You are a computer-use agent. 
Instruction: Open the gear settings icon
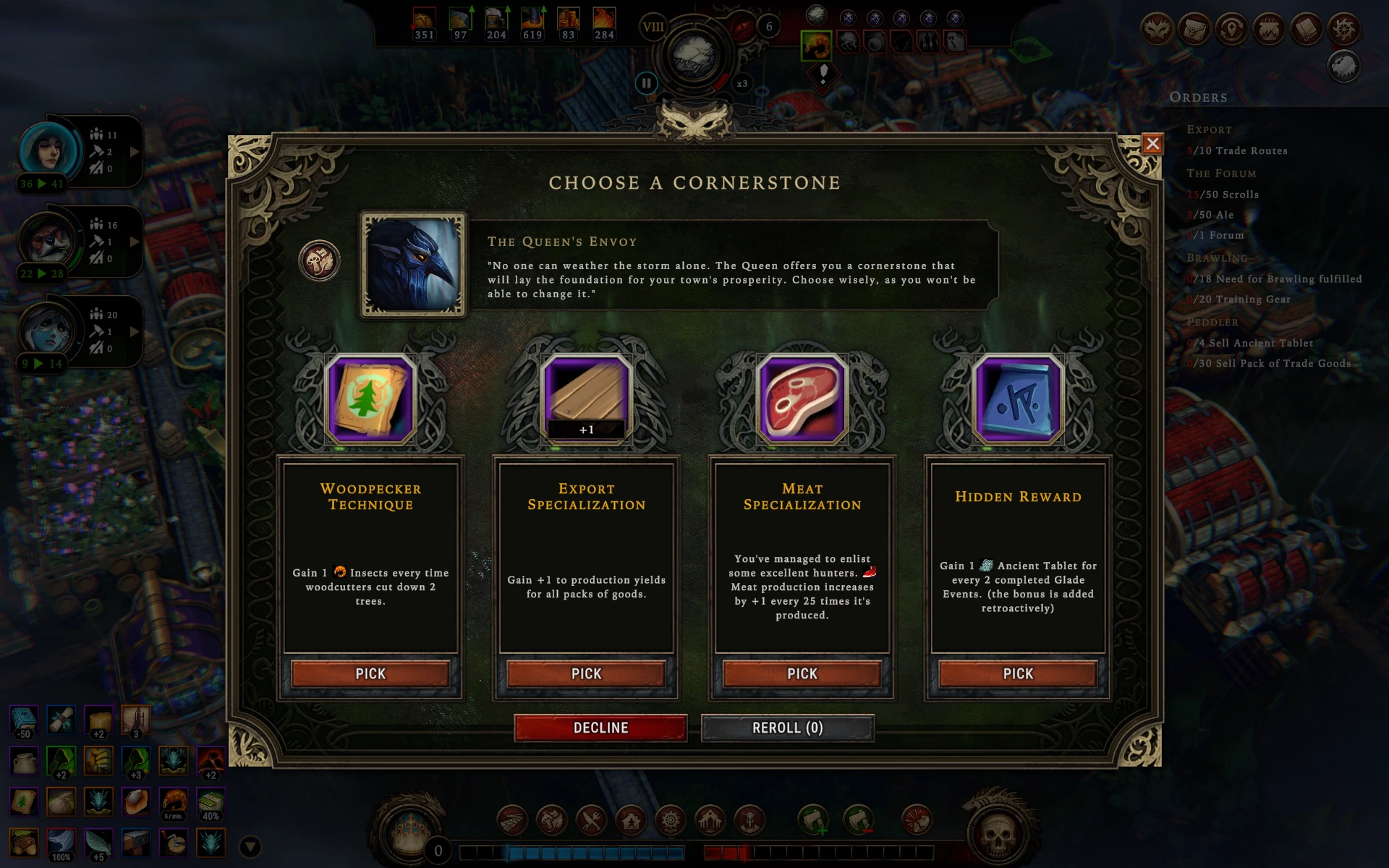[x=1344, y=30]
